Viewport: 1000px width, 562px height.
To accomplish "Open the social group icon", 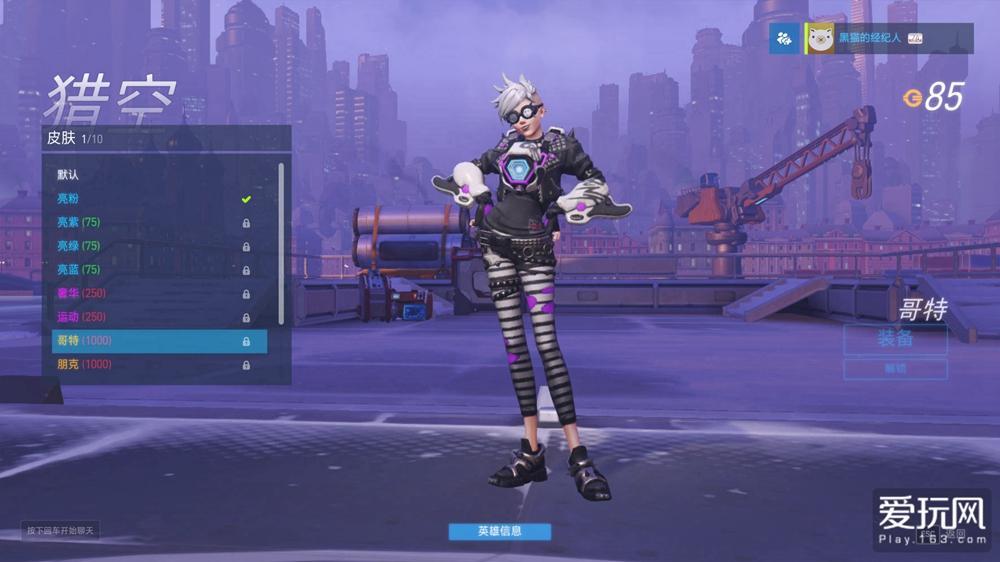I will [x=784, y=39].
